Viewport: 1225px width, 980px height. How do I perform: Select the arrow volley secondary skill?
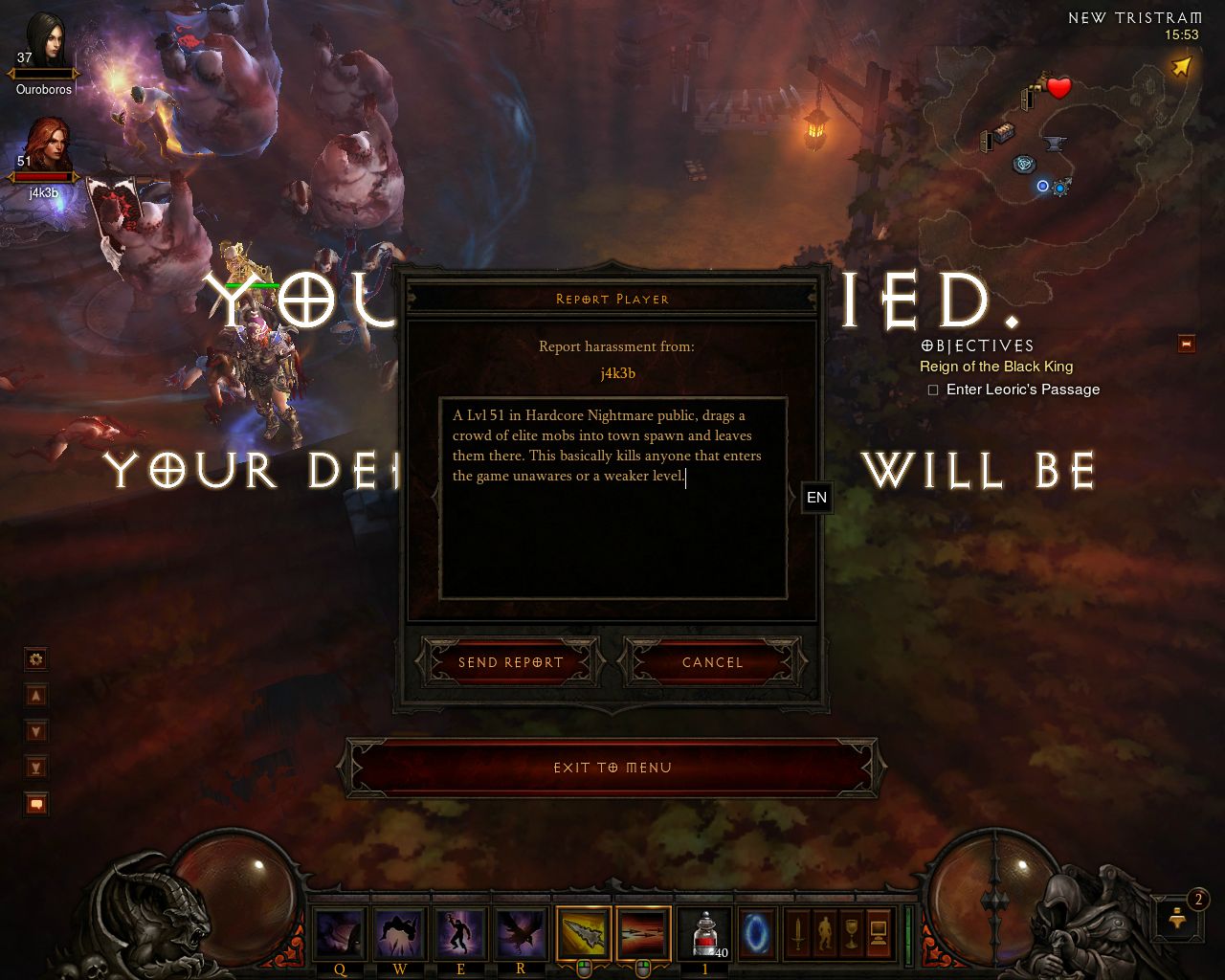coord(643,932)
